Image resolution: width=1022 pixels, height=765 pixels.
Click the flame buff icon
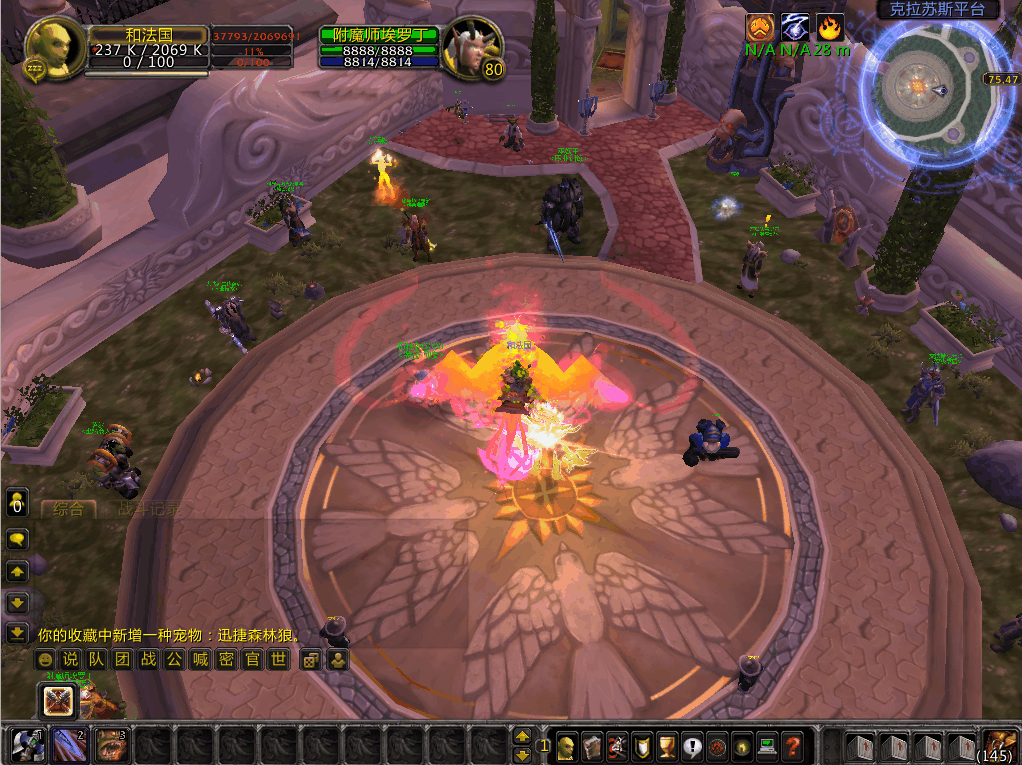click(x=830, y=28)
